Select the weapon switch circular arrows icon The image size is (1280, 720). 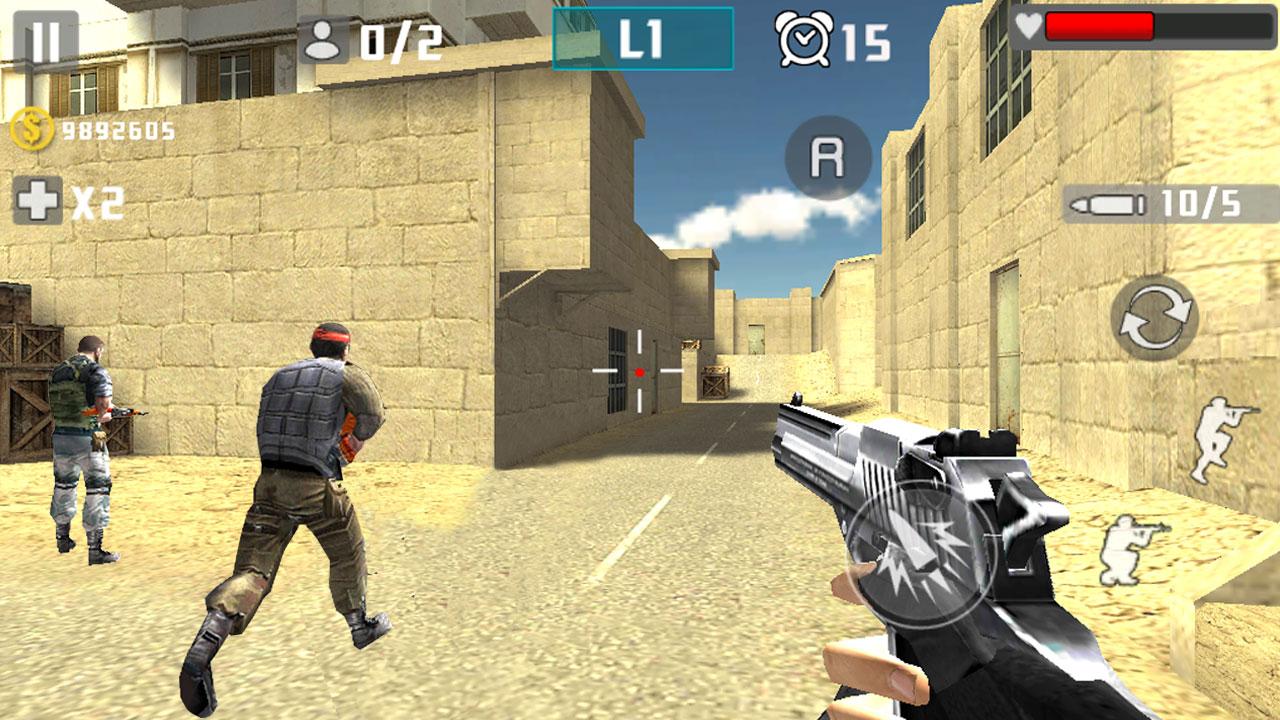(1158, 313)
